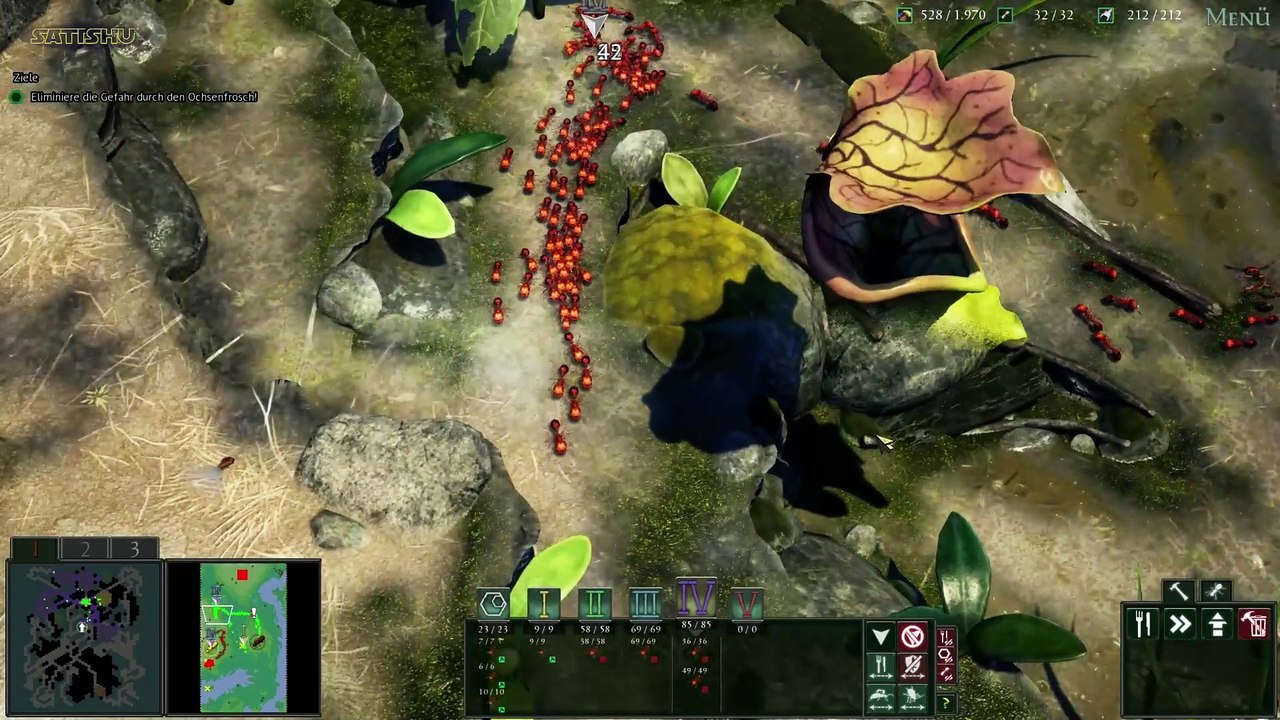Image resolution: width=1280 pixels, height=720 pixels.
Task: Select pheromone group IV
Action: click(x=696, y=599)
